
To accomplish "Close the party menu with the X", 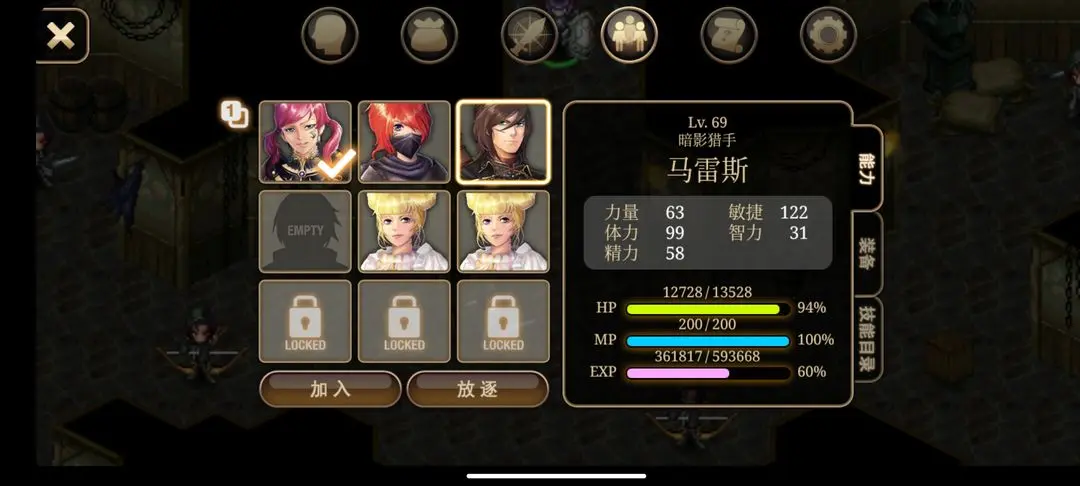I will 61,37.
